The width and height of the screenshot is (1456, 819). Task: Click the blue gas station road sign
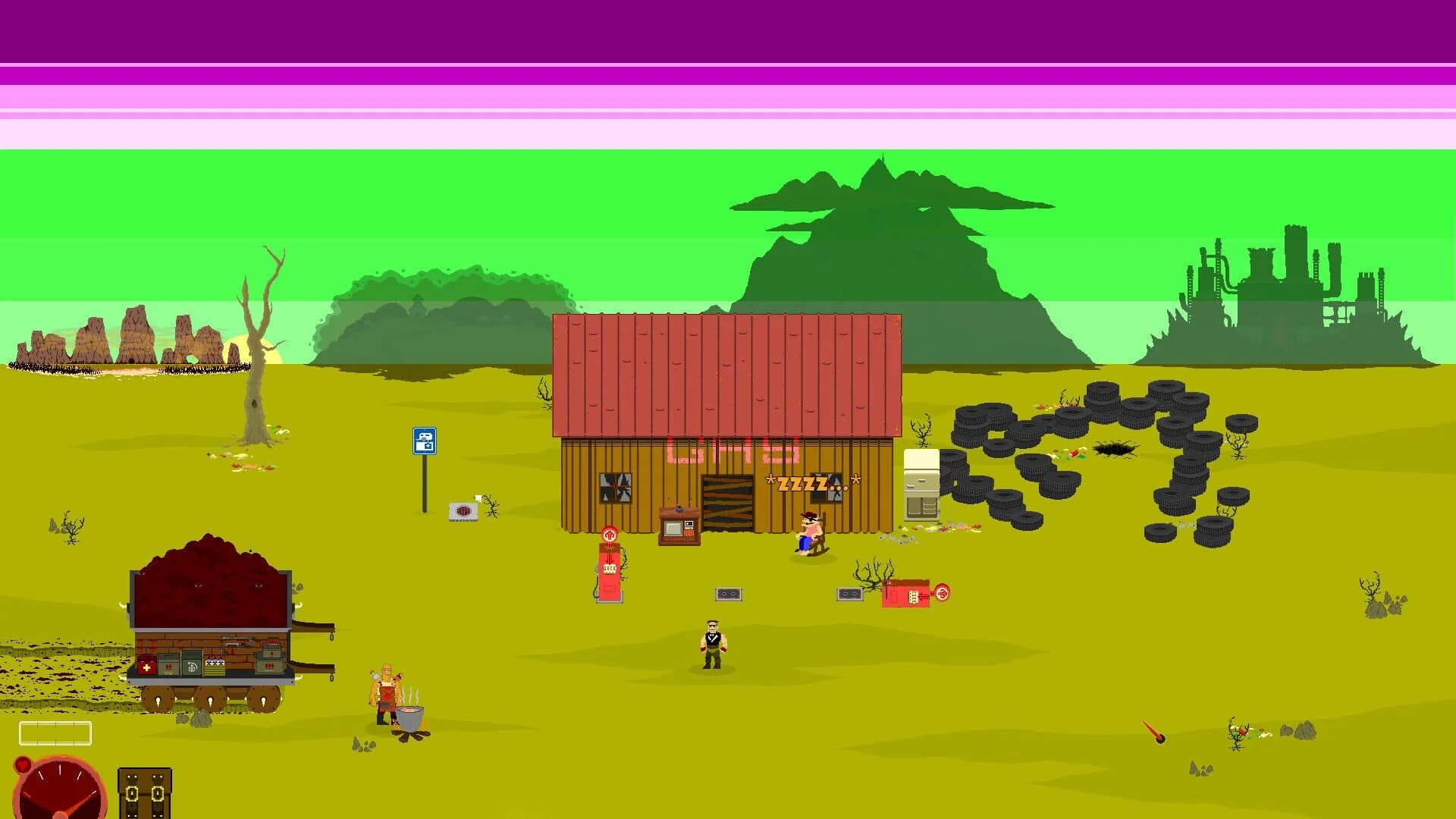423,440
